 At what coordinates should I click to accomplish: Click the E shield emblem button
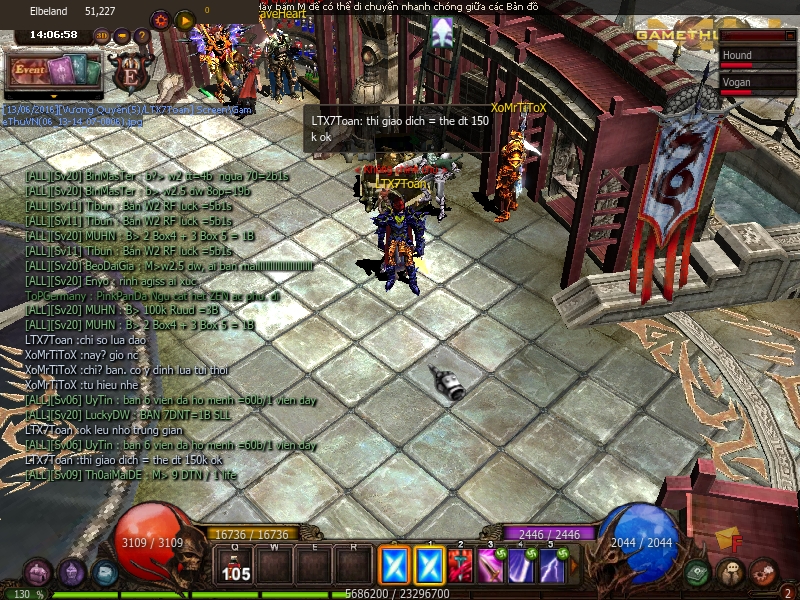(x=129, y=73)
